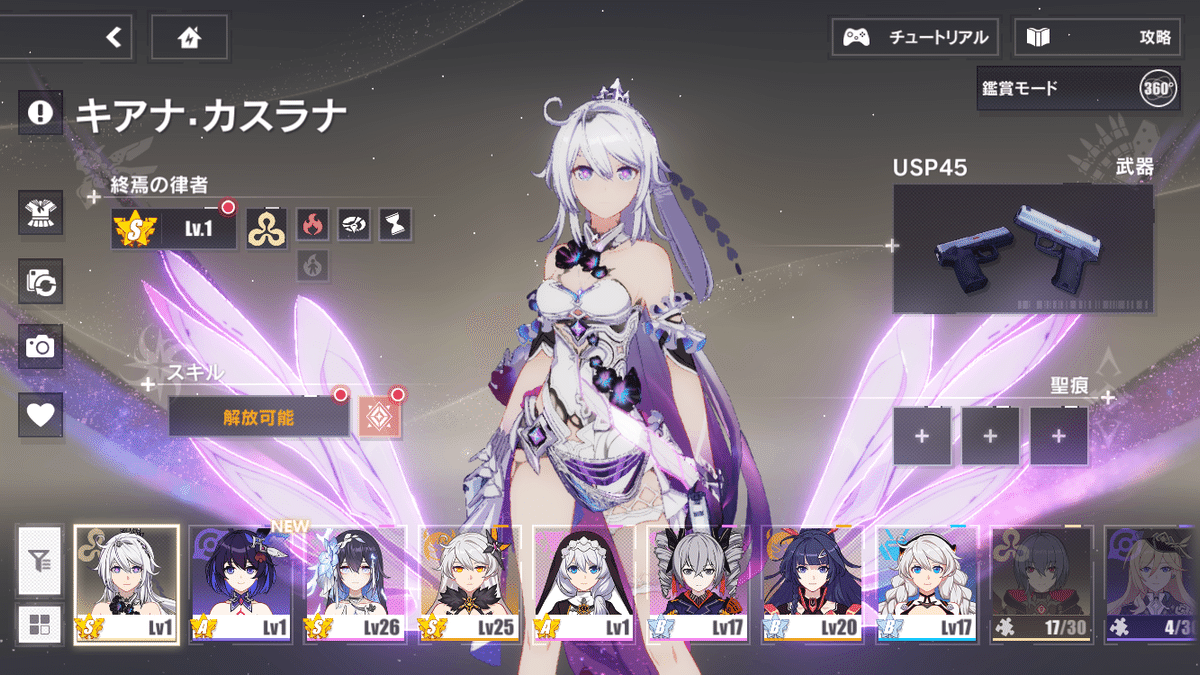Select the 解放可能 skill button
This screenshot has height=675, width=1200.
click(x=258, y=417)
